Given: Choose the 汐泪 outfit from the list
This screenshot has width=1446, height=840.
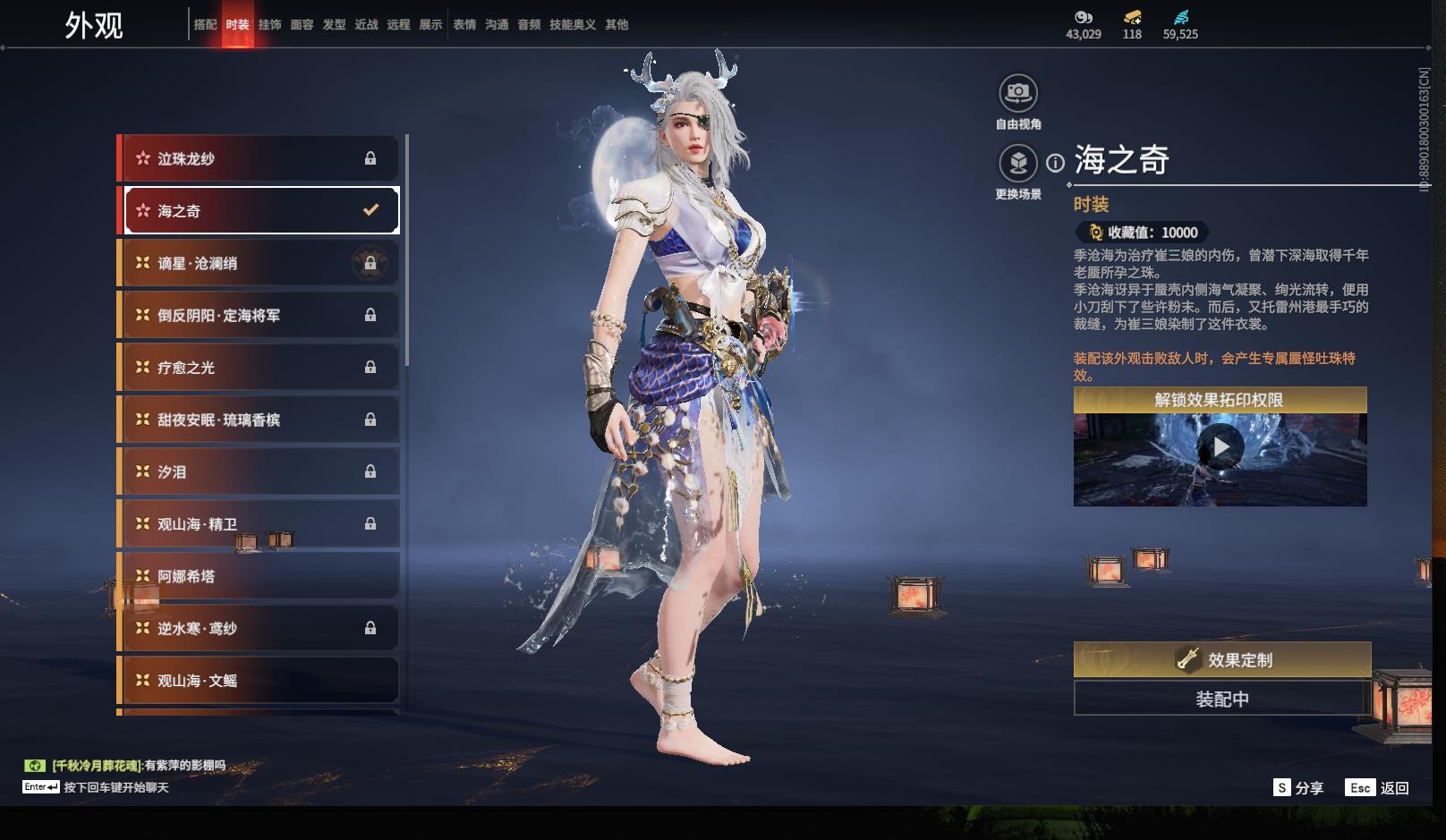Looking at the screenshot, I should [x=259, y=471].
